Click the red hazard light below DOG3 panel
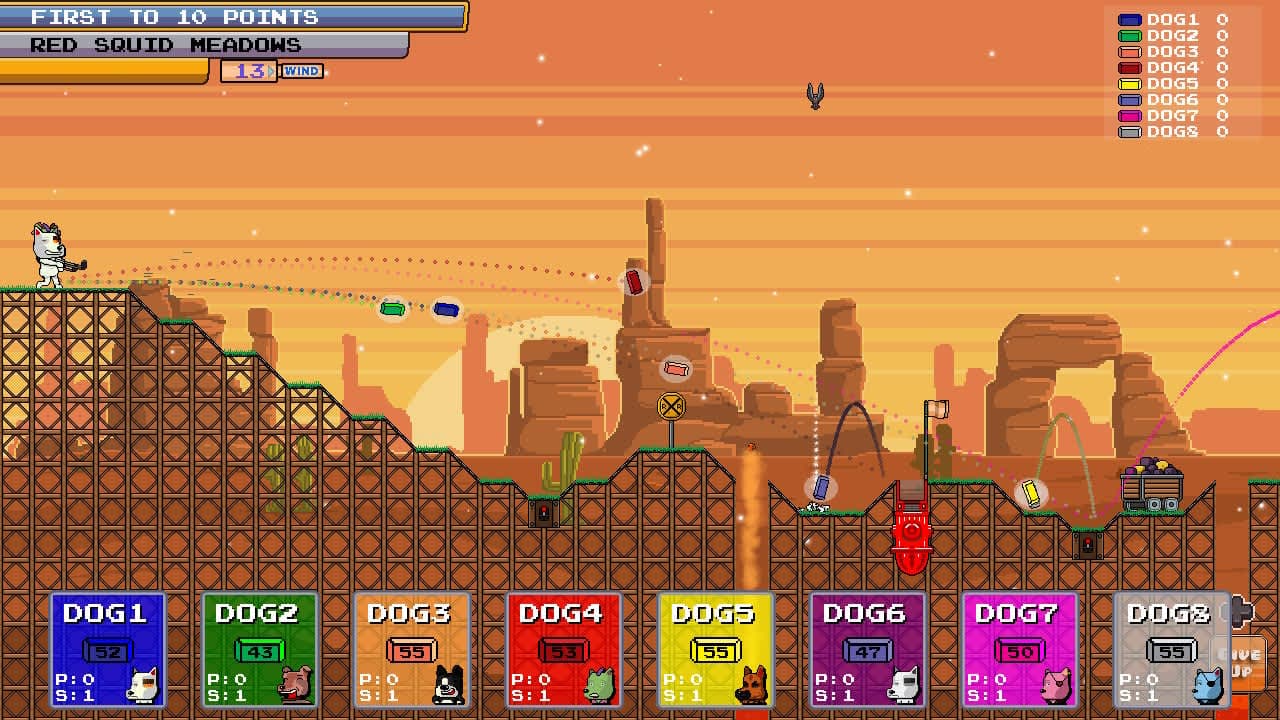Screen dimensions: 1280x720 coord(542,513)
